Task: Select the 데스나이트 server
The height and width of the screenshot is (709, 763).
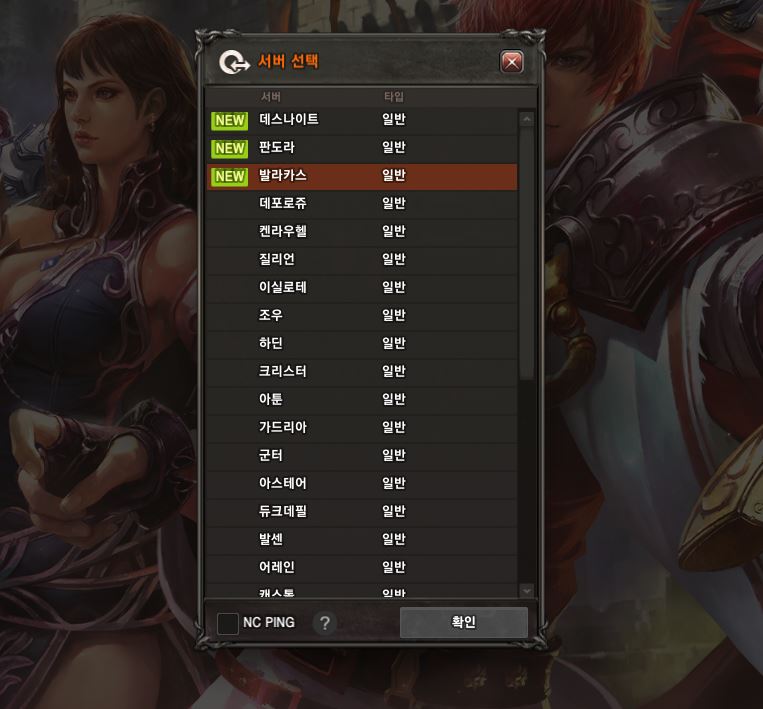Action: pyautogui.click(x=289, y=120)
